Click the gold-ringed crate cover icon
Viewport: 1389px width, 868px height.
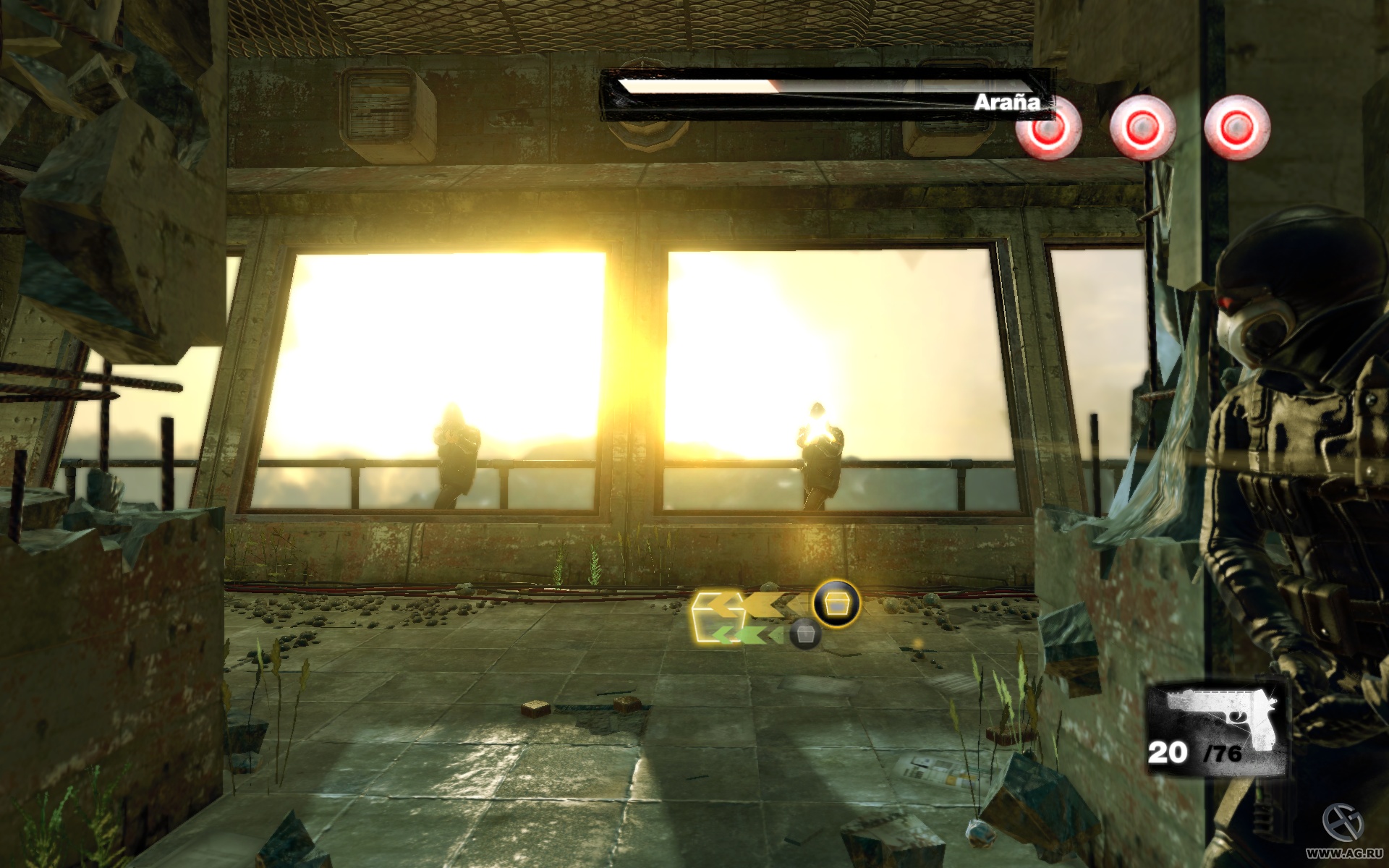[836, 603]
